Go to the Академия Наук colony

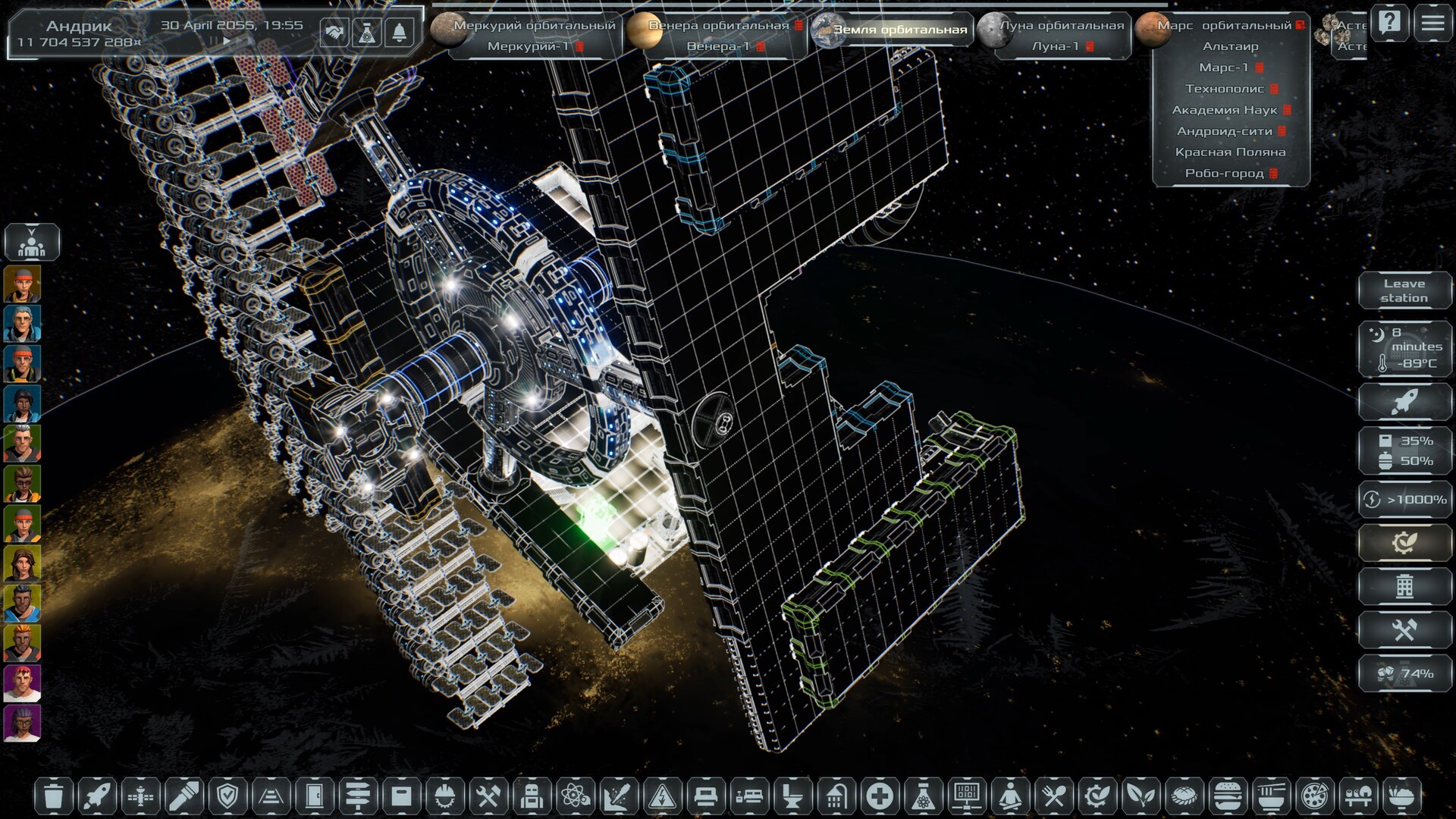[1225, 110]
